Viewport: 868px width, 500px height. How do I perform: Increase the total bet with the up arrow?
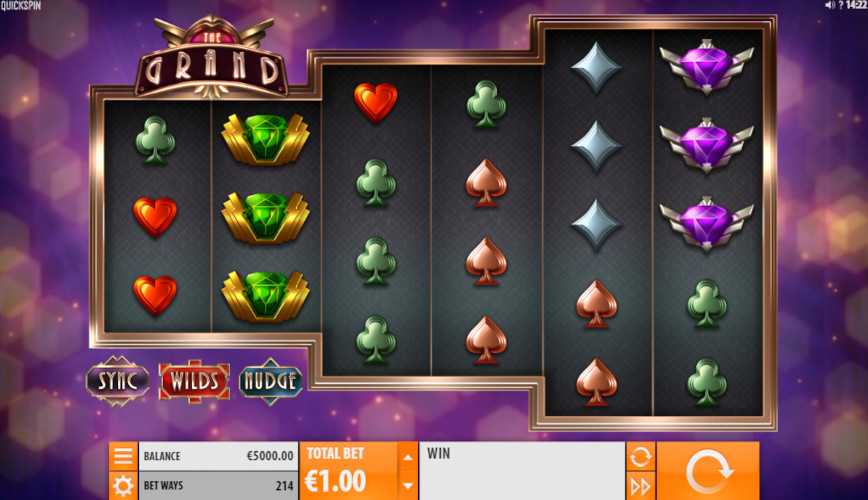(x=407, y=458)
